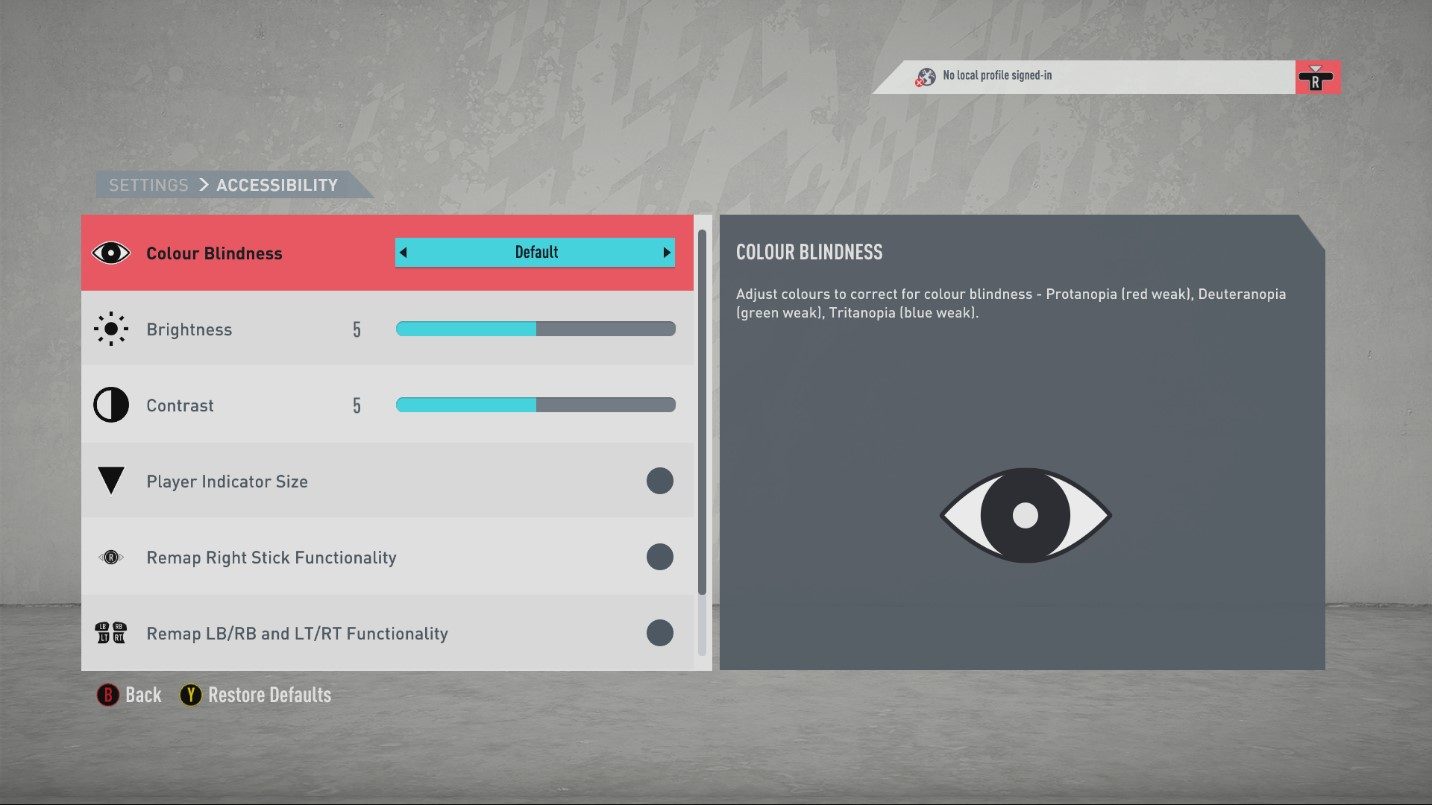This screenshot has width=1432, height=805.
Task: Select the Brightness sun icon
Action: pyautogui.click(x=110, y=328)
